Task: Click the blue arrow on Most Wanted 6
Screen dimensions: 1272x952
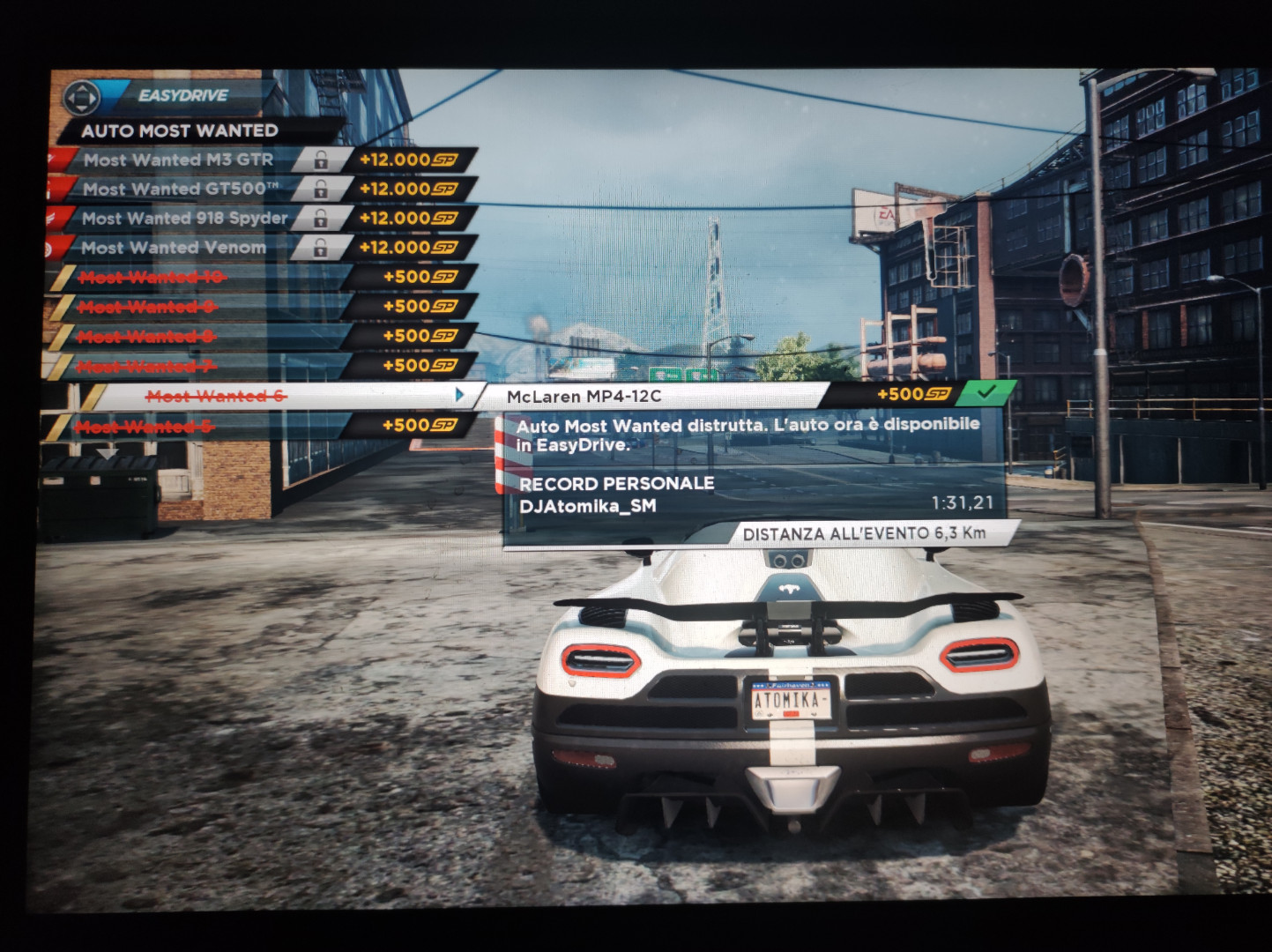Action: tap(459, 395)
